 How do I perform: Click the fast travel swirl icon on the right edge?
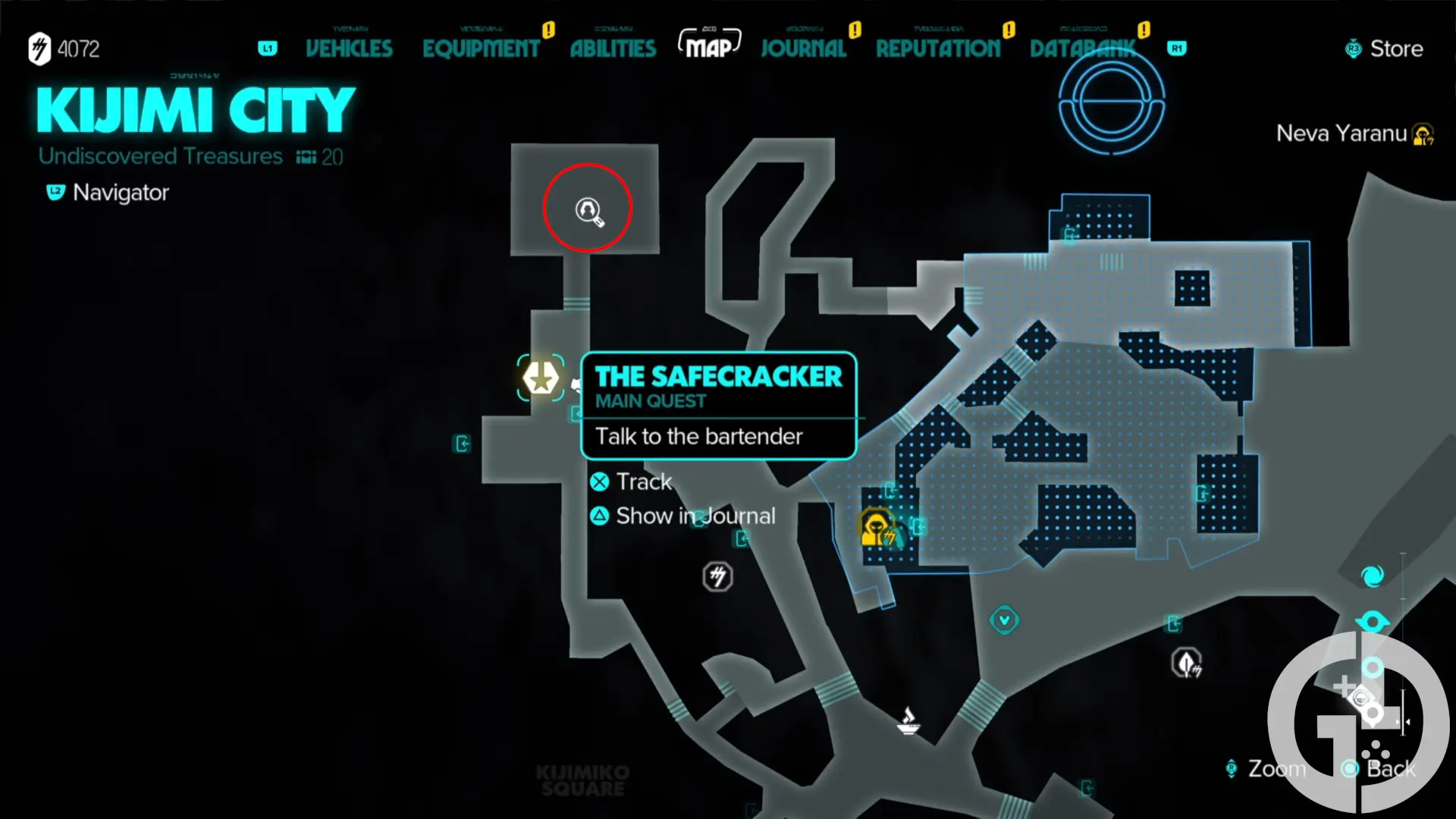pos(1371,576)
